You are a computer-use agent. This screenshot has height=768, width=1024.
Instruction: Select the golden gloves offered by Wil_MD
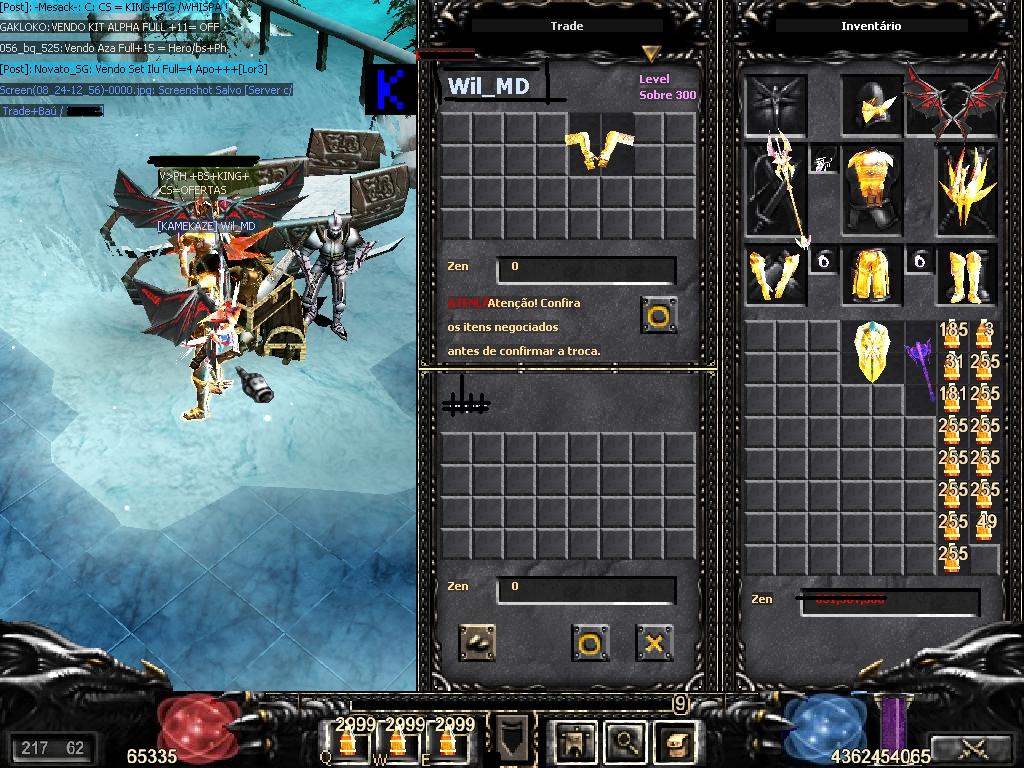(600, 147)
